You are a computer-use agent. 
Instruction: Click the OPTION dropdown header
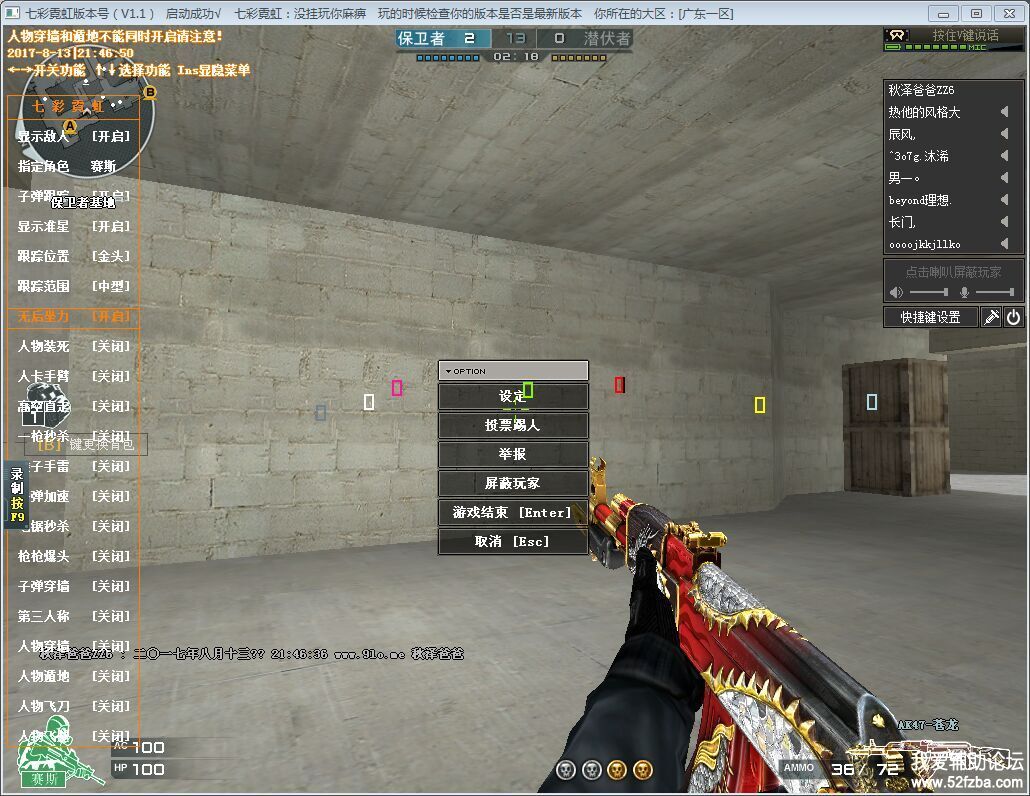coord(513,371)
